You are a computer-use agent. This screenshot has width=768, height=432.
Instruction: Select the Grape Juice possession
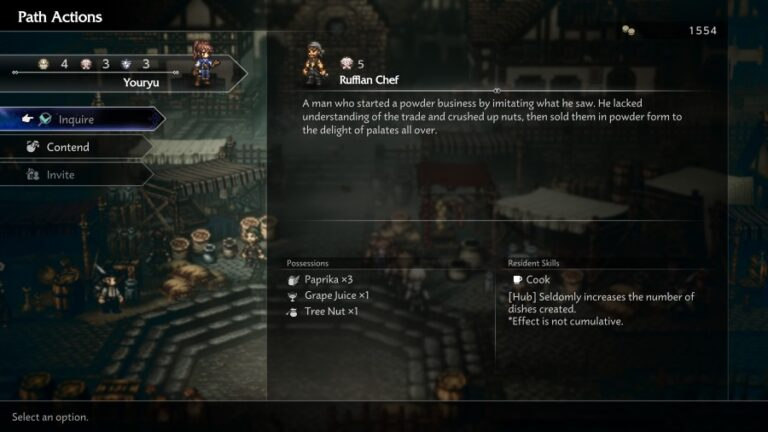[x=336, y=296]
